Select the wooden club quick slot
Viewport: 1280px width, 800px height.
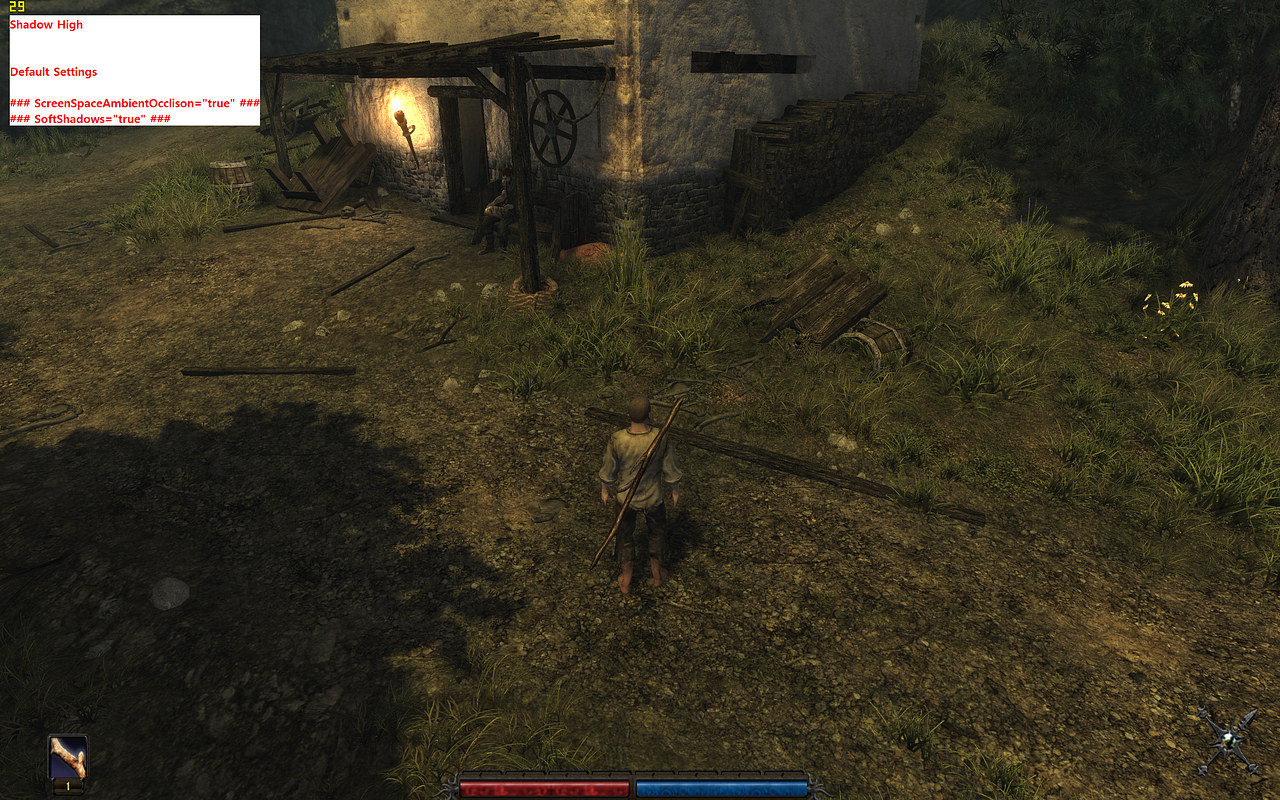(x=68, y=759)
